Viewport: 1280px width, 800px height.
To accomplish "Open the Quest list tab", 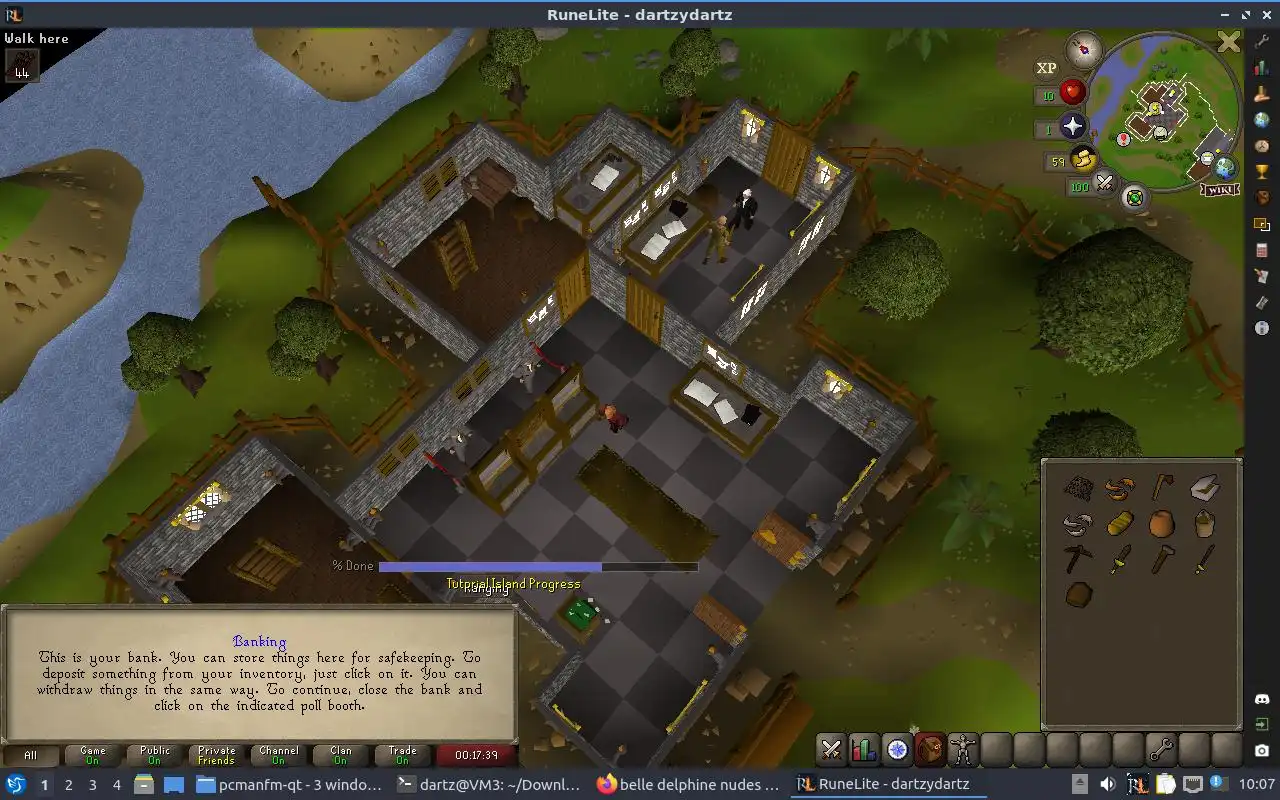I will [897, 749].
